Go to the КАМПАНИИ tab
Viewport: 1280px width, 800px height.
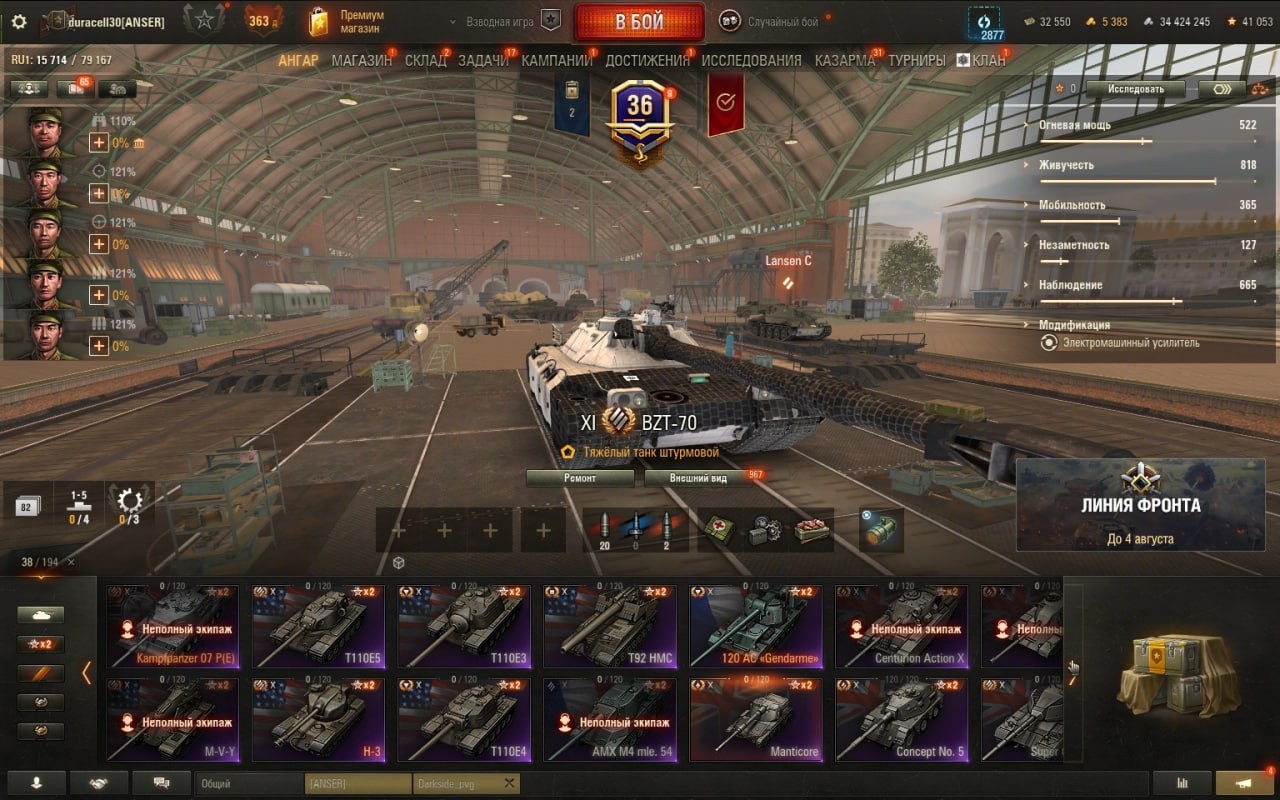click(557, 60)
